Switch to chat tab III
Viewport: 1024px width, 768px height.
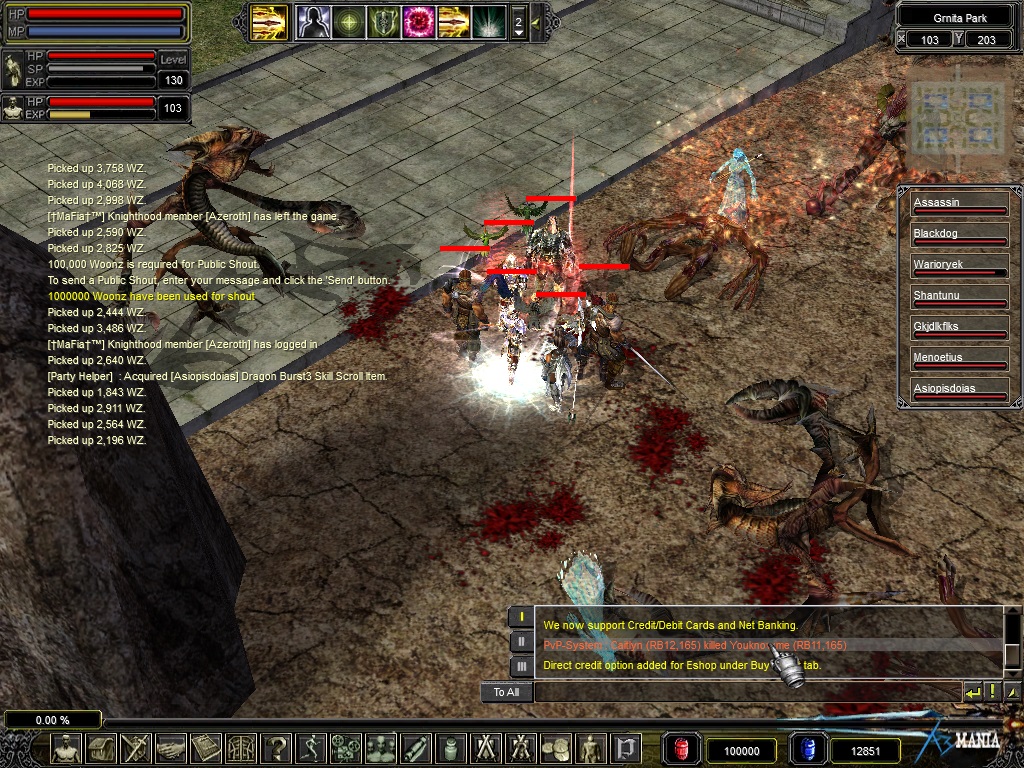click(x=520, y=666)
